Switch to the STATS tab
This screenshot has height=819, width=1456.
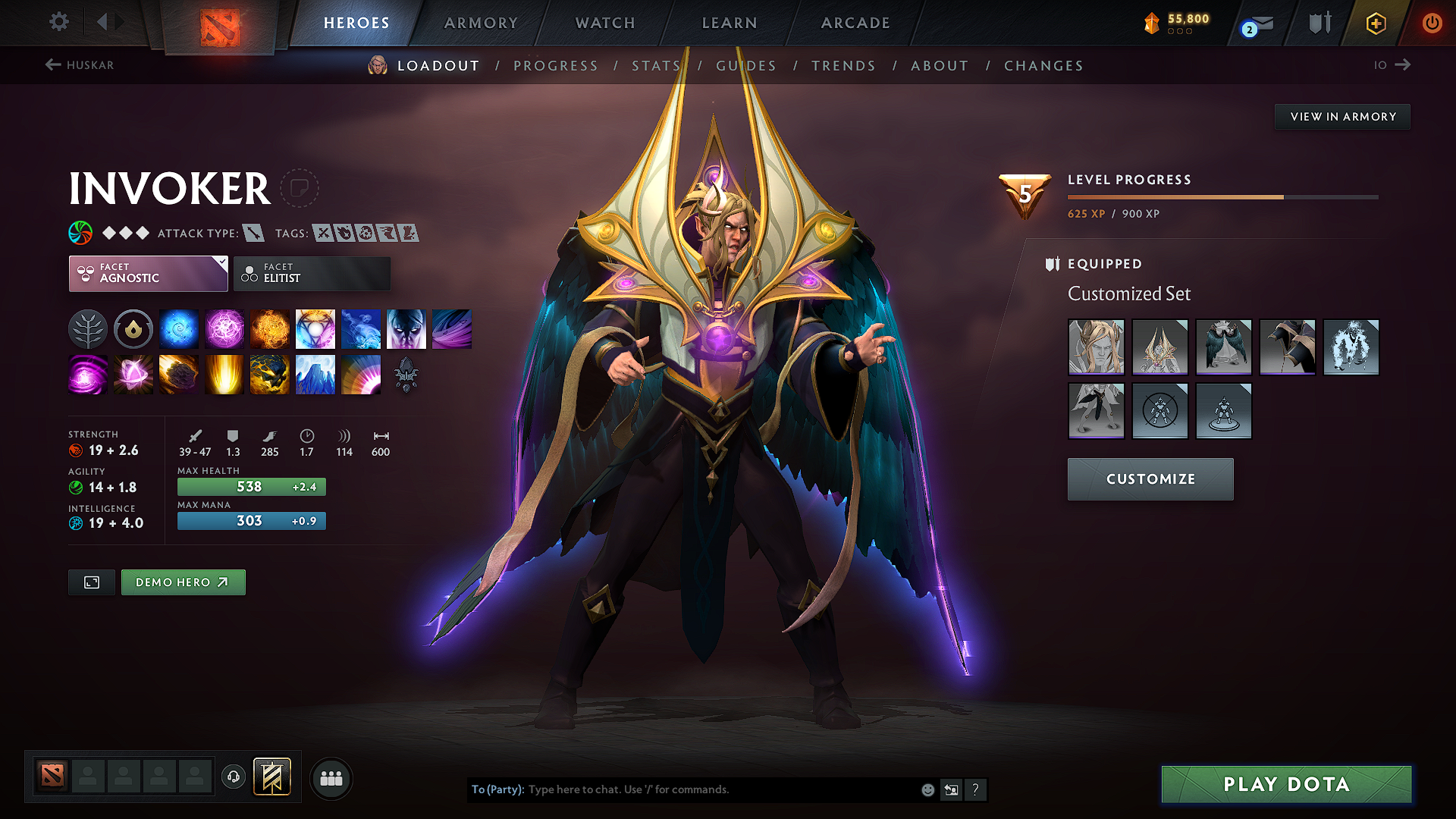656,66
